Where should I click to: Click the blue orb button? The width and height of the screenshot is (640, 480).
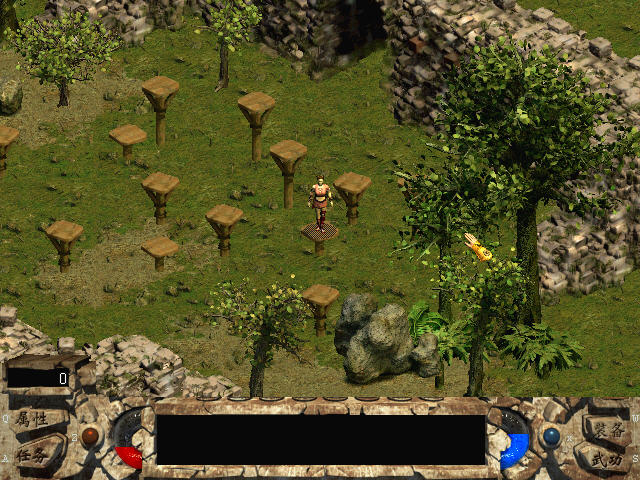[x=550, y=437]
